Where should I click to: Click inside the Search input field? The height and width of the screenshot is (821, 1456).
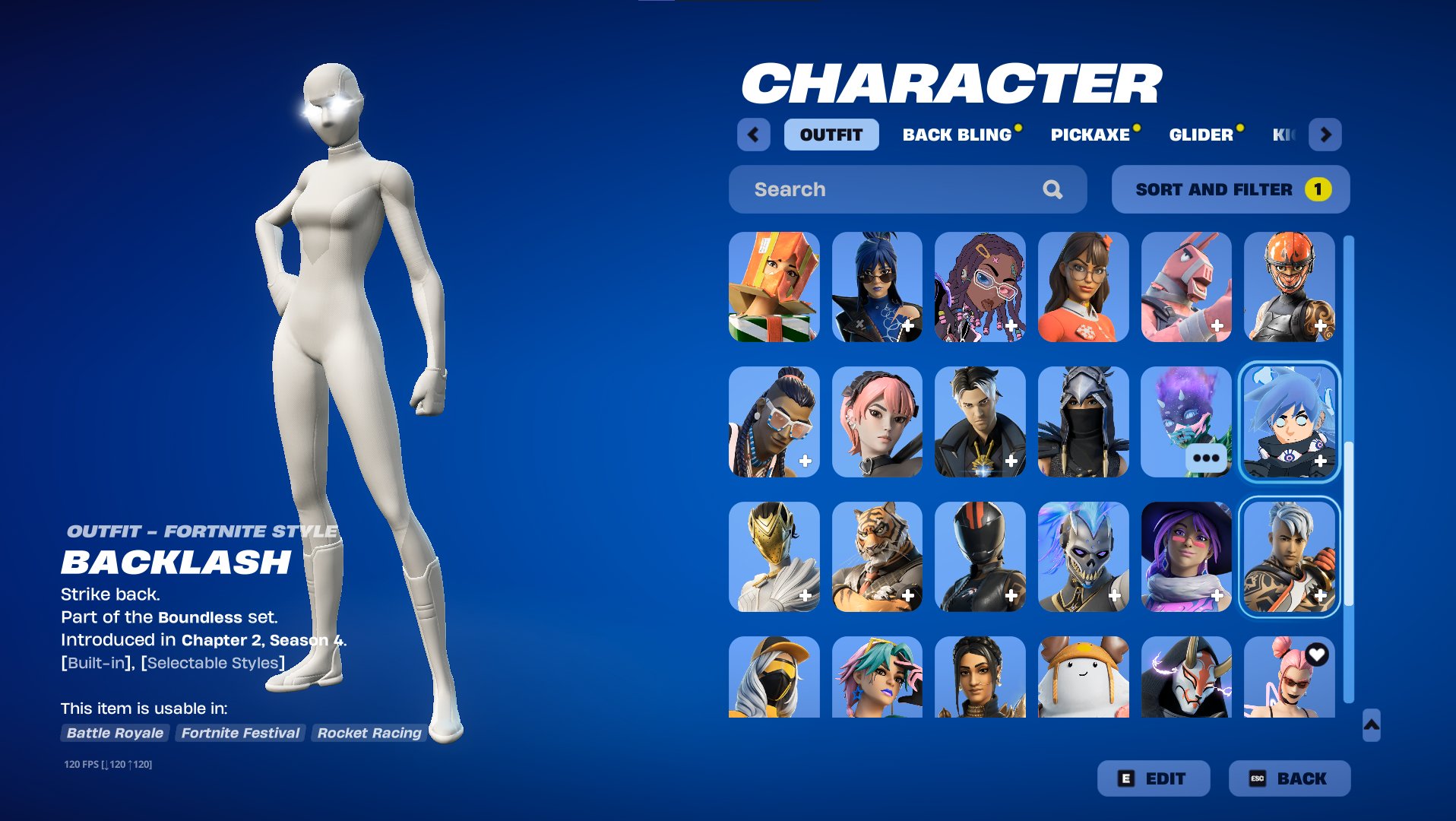click(874, 189)
